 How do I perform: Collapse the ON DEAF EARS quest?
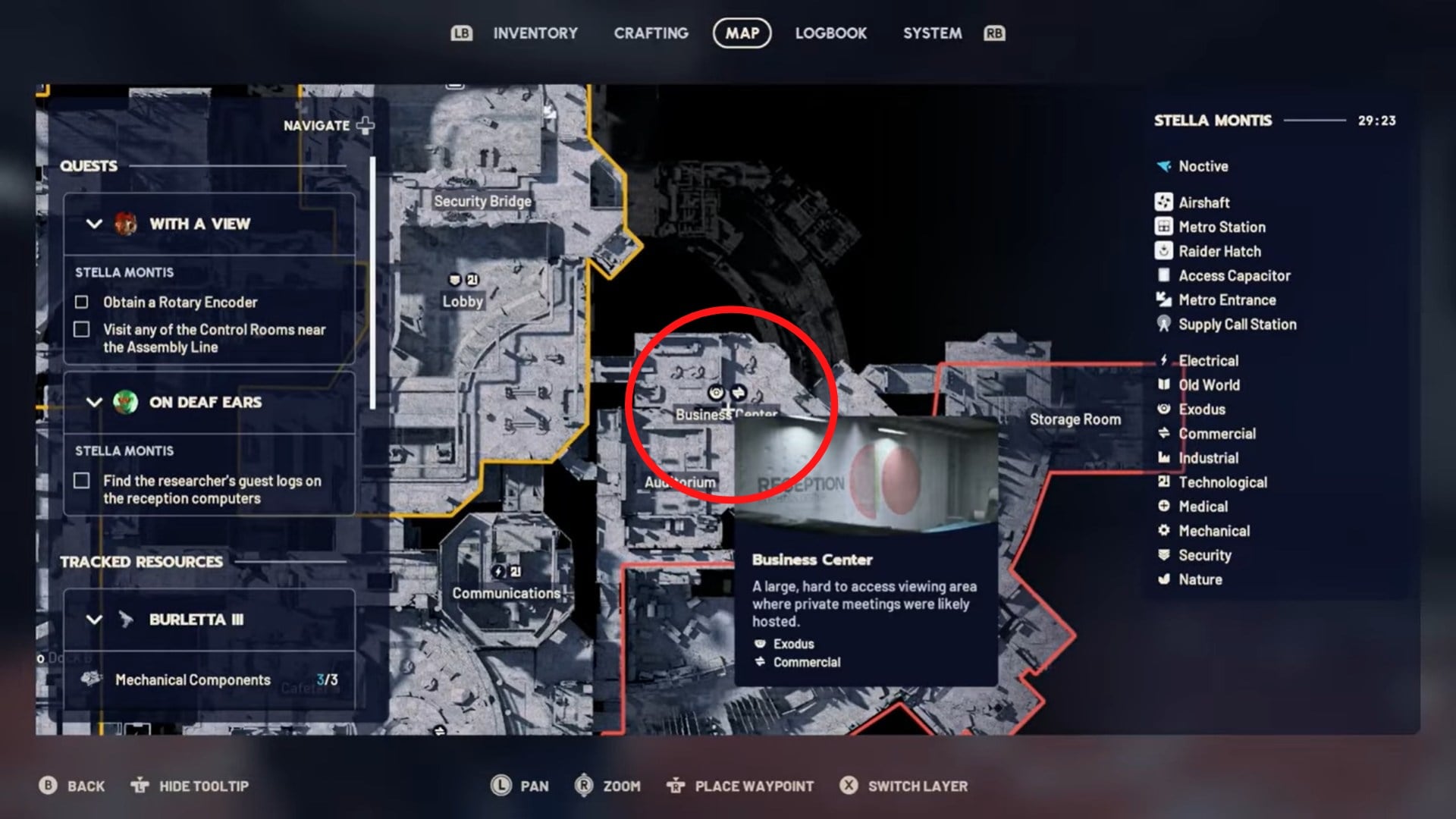[x=93, y=403]
